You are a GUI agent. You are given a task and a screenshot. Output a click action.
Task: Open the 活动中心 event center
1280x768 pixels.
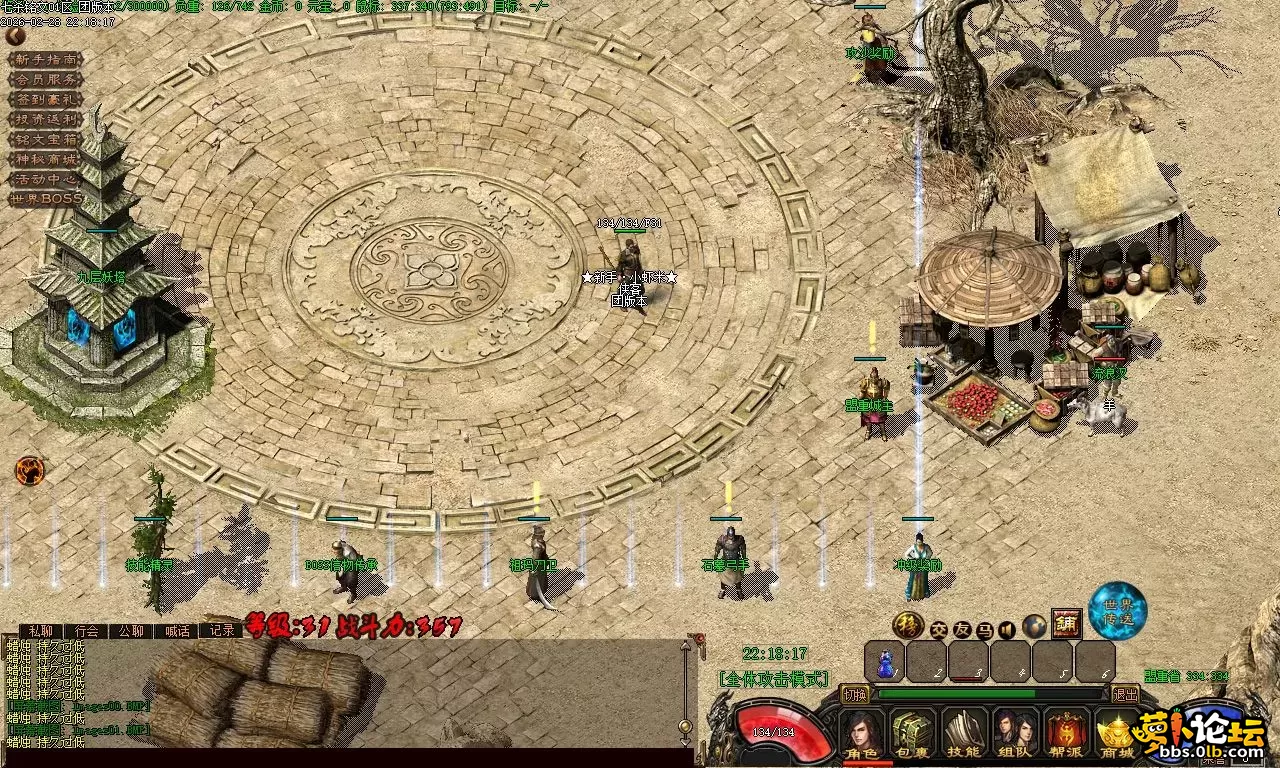pos(45,179)
